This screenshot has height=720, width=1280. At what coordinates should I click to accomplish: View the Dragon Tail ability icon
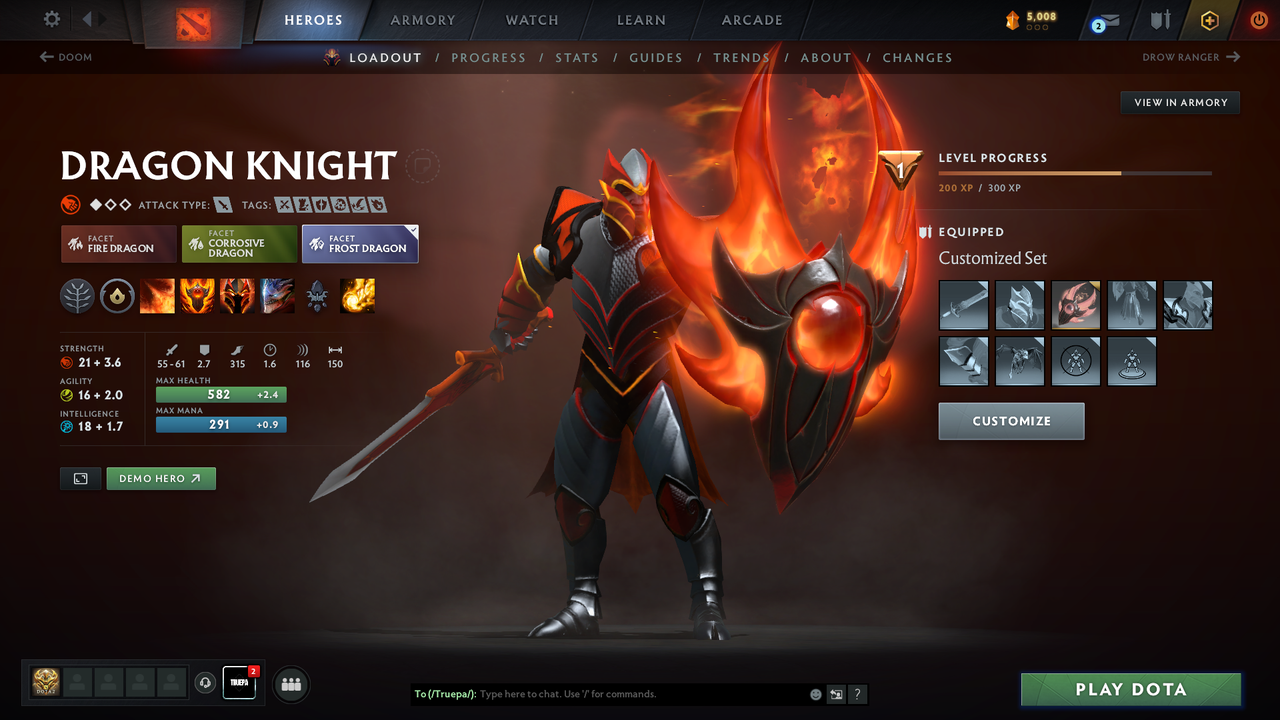point(197,296)
